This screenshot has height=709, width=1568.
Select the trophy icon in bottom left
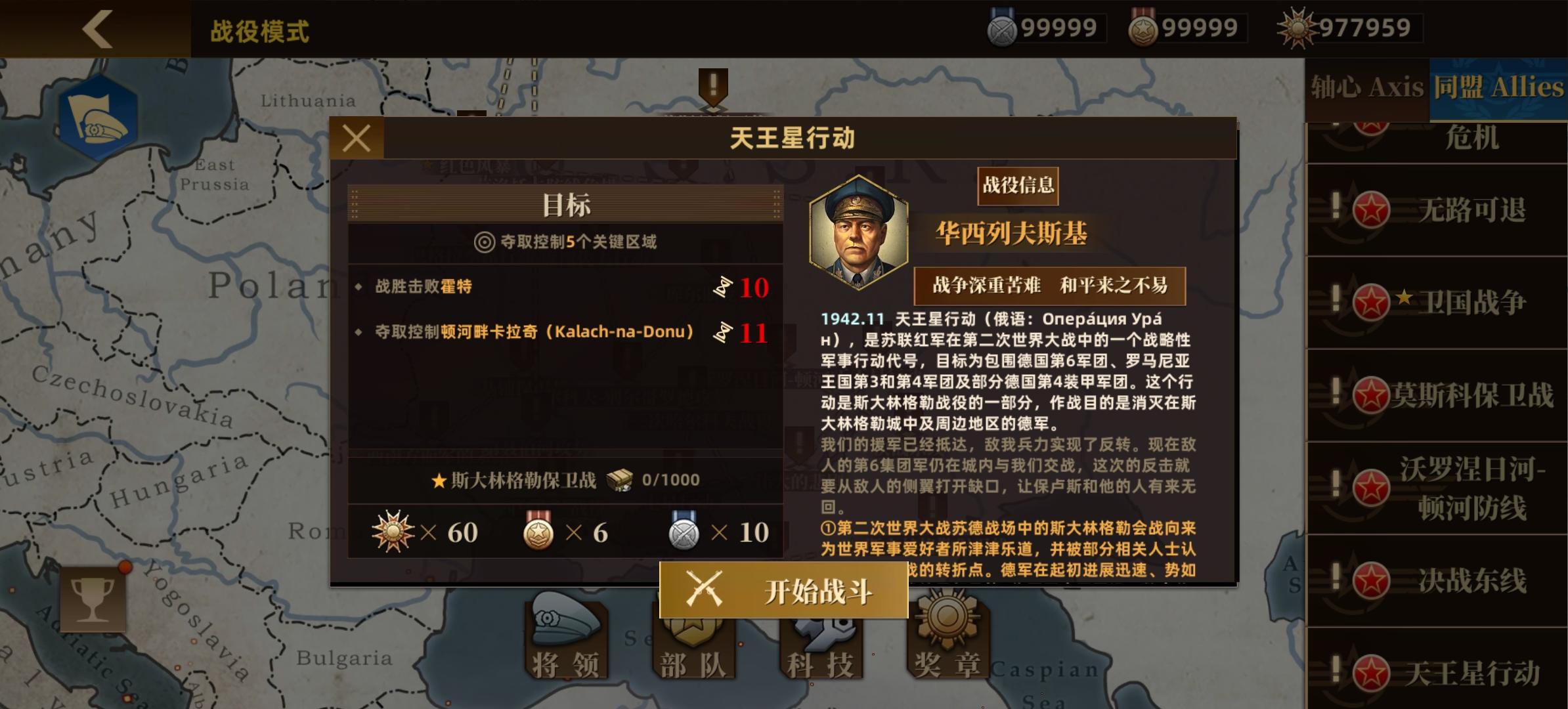[94, 599]
